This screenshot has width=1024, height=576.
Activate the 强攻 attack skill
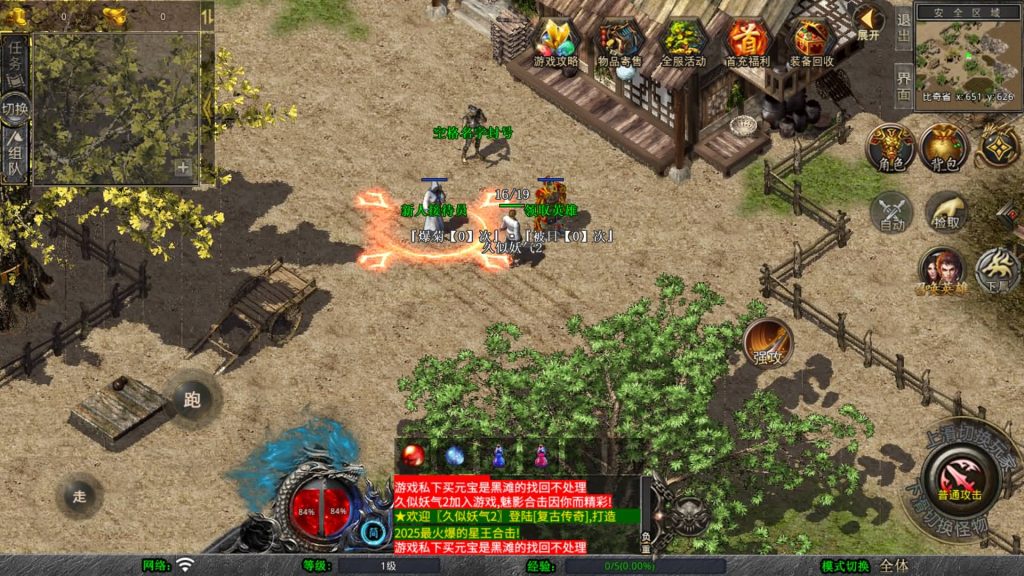coord(768,343)
